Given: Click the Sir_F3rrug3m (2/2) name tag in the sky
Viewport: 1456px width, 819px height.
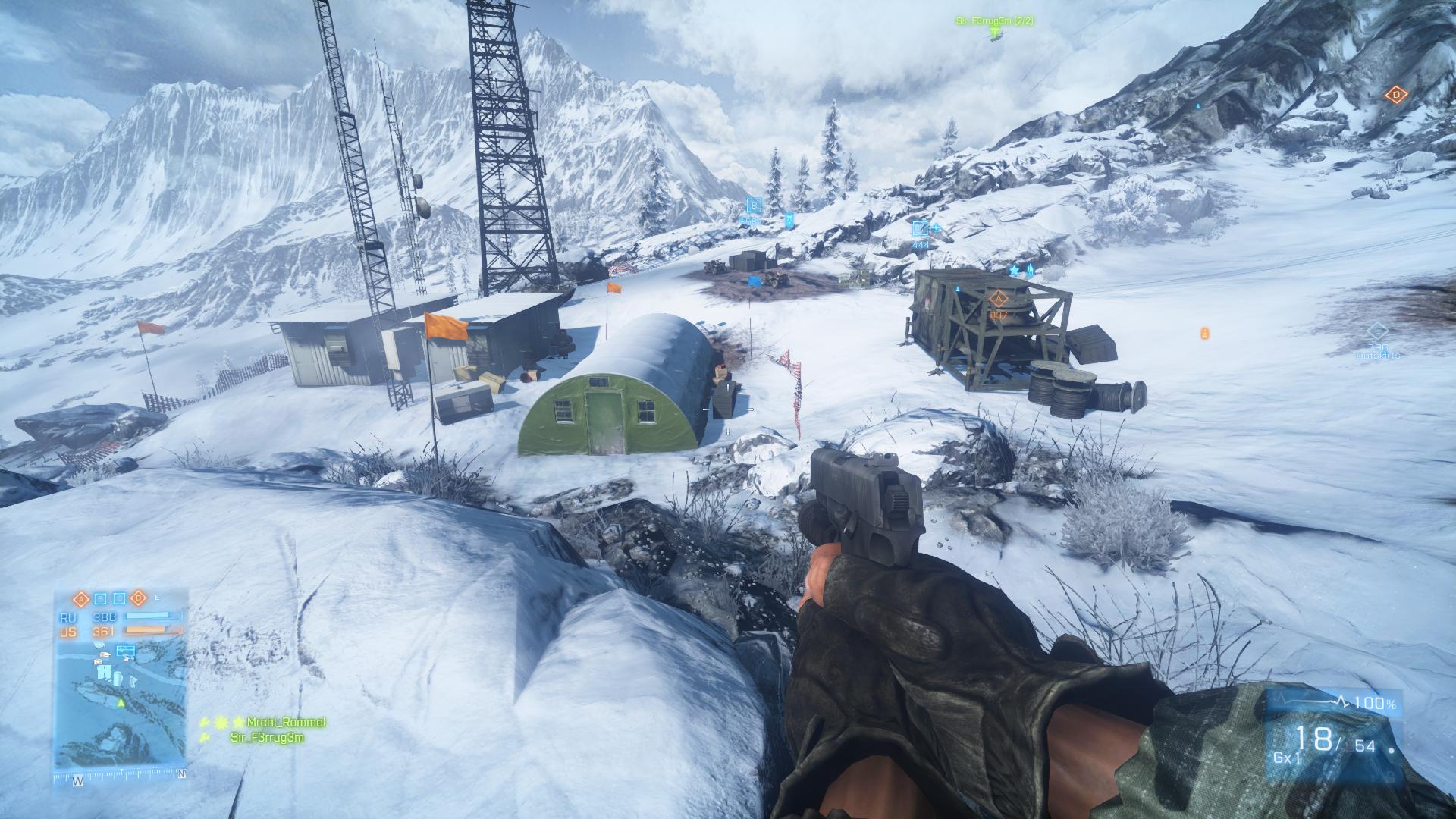Looking at the screenshot, I should tap(994, 22).
